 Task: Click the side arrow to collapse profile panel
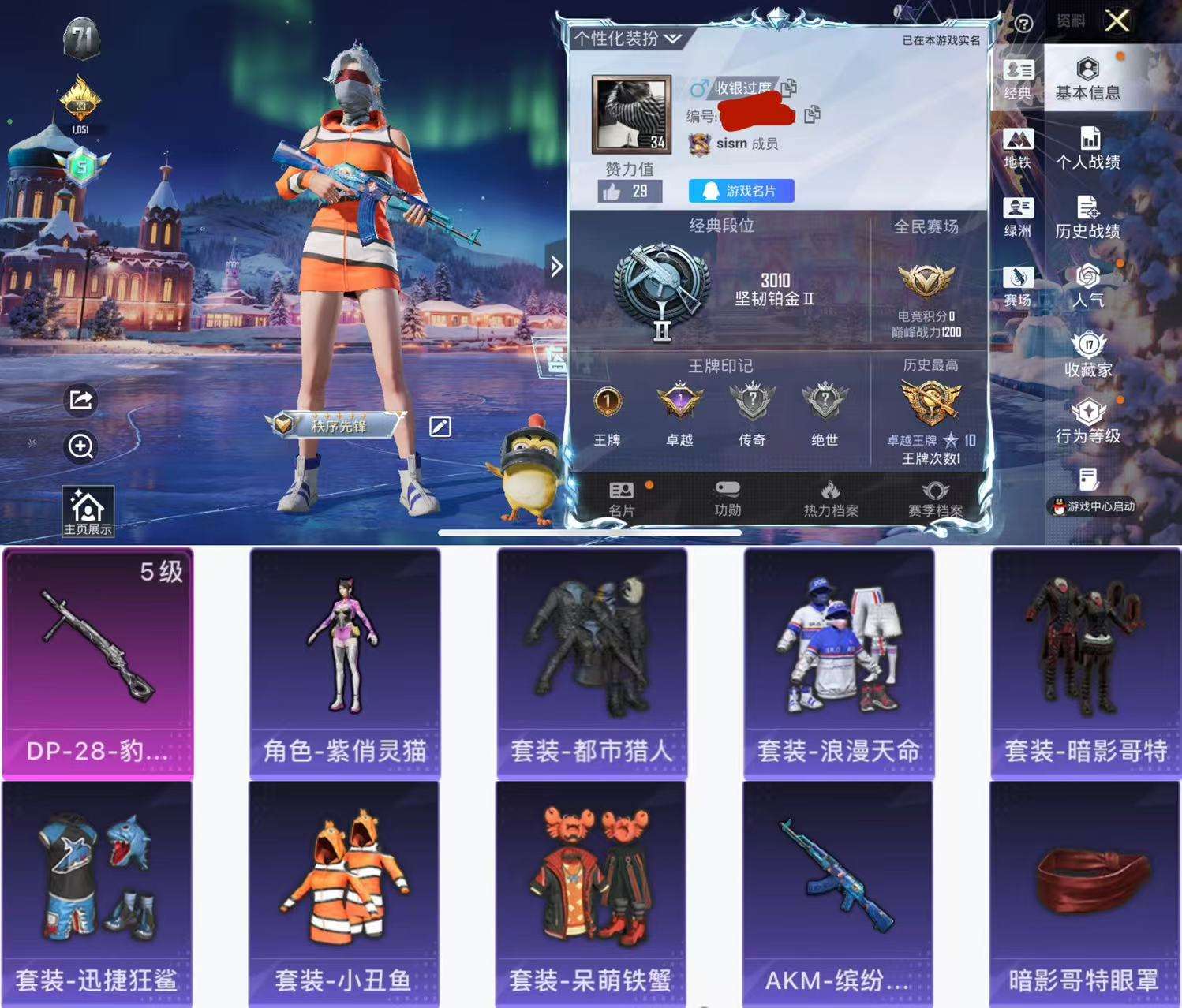coord(557,266)
